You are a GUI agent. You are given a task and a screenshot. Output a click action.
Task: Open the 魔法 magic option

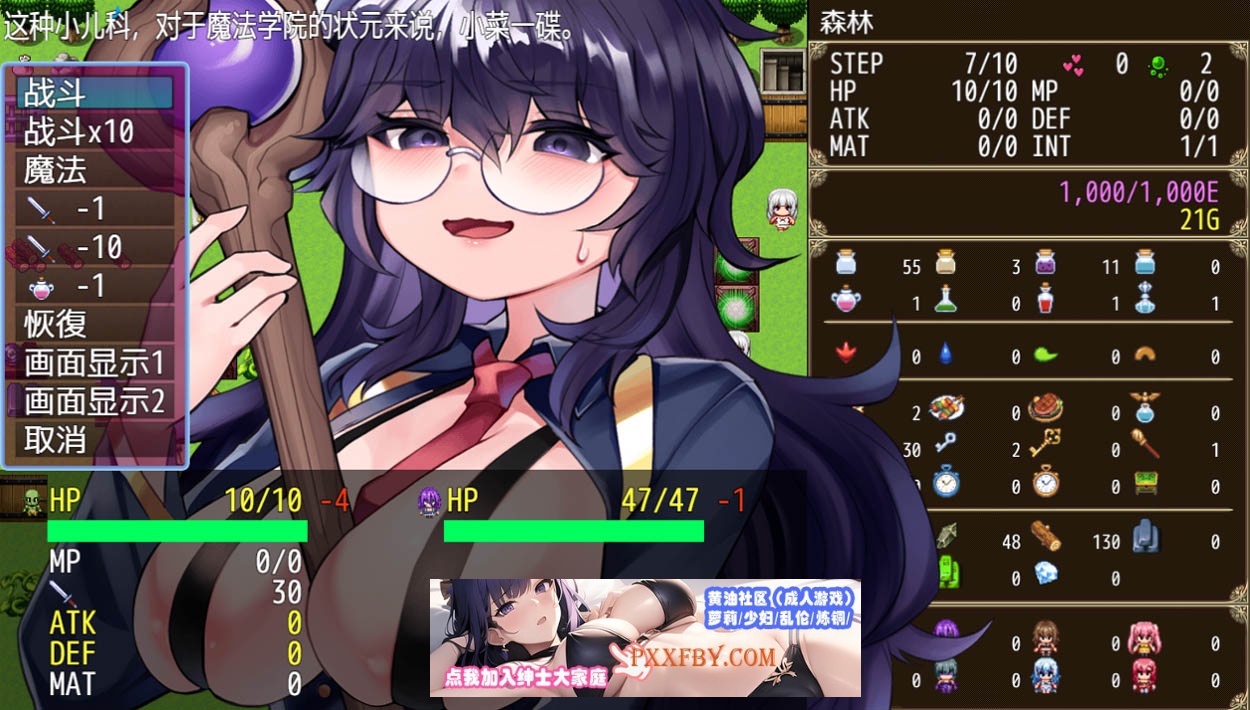[95, 170]
